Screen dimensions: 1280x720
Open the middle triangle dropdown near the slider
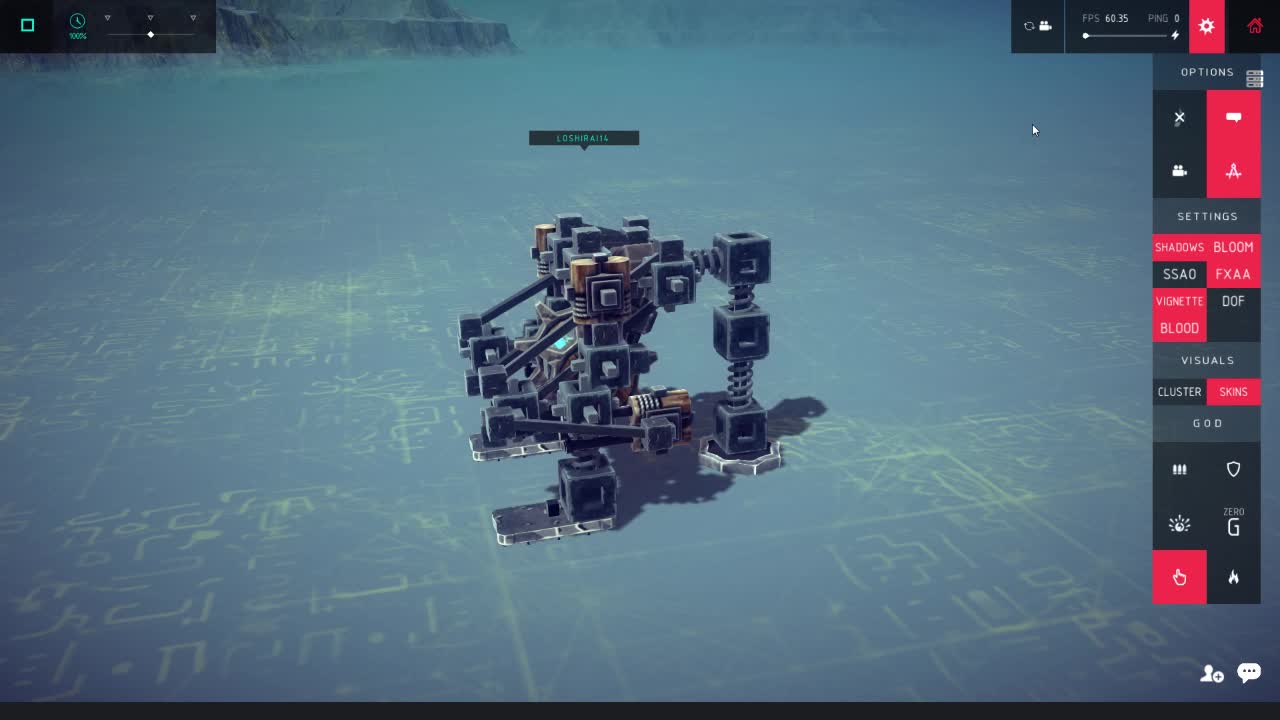coord(150,16)
